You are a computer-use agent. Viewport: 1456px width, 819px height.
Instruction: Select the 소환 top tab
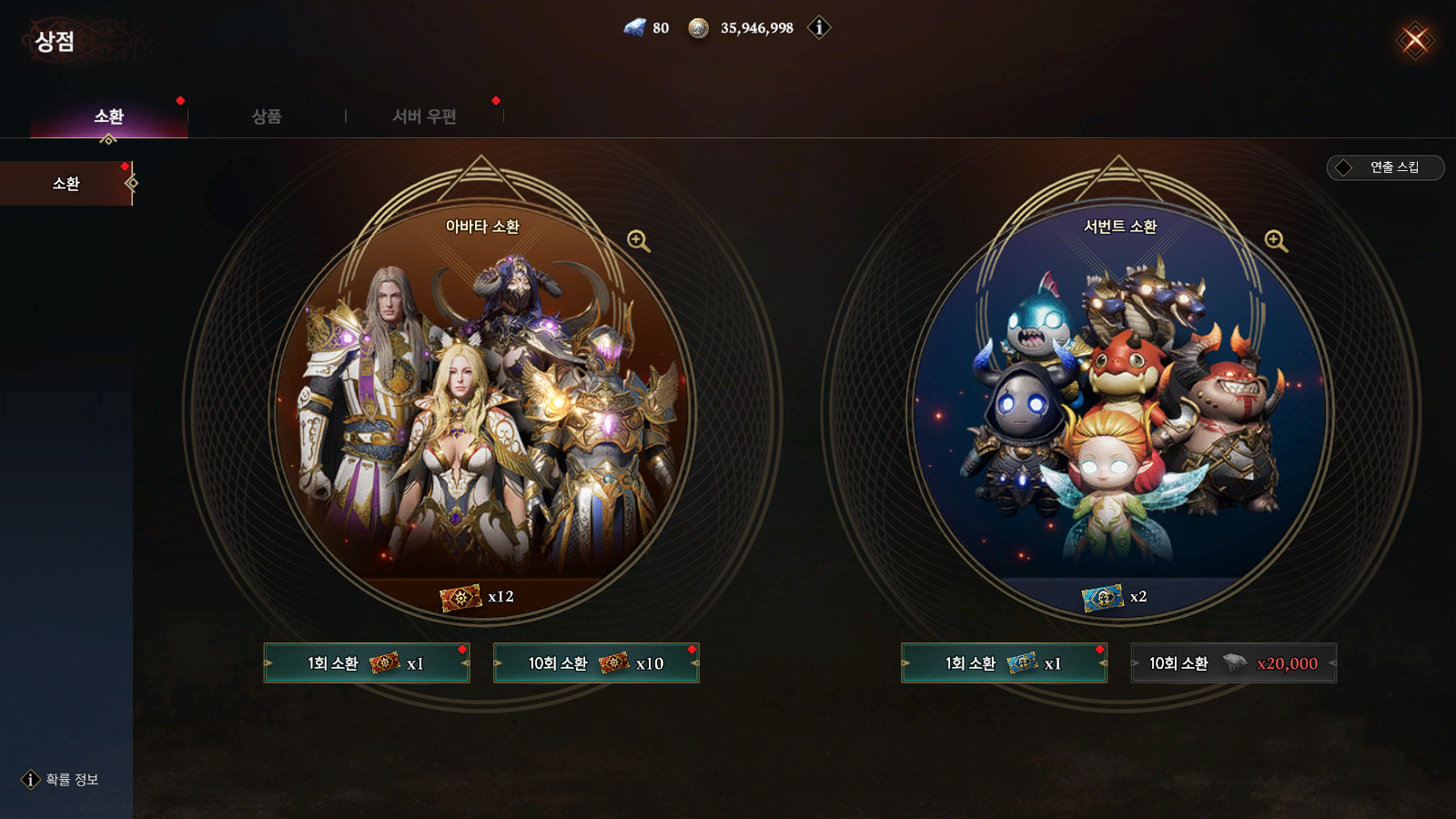pyautogui.click(x=109, y=116)
